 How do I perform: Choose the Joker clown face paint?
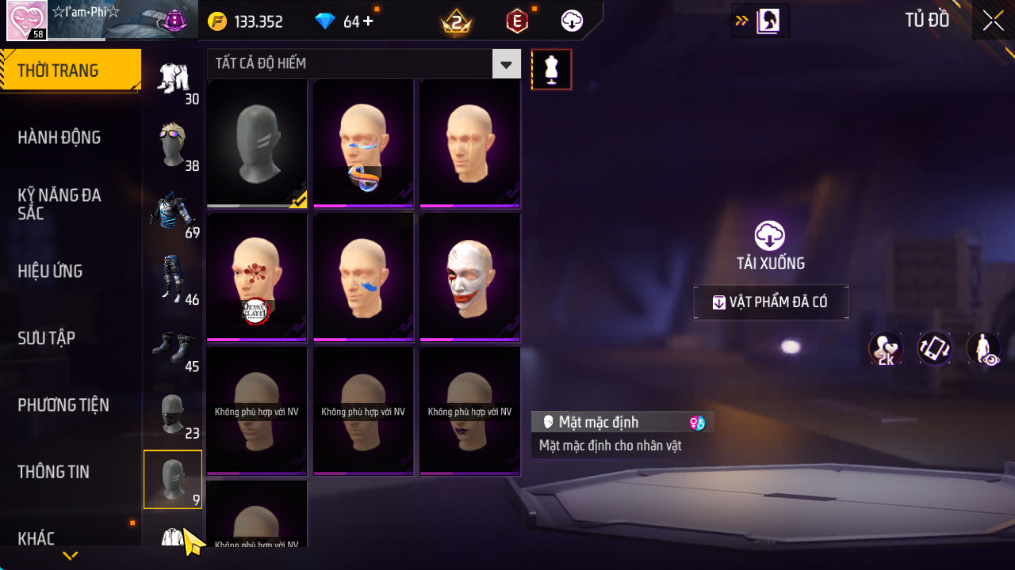469,275
